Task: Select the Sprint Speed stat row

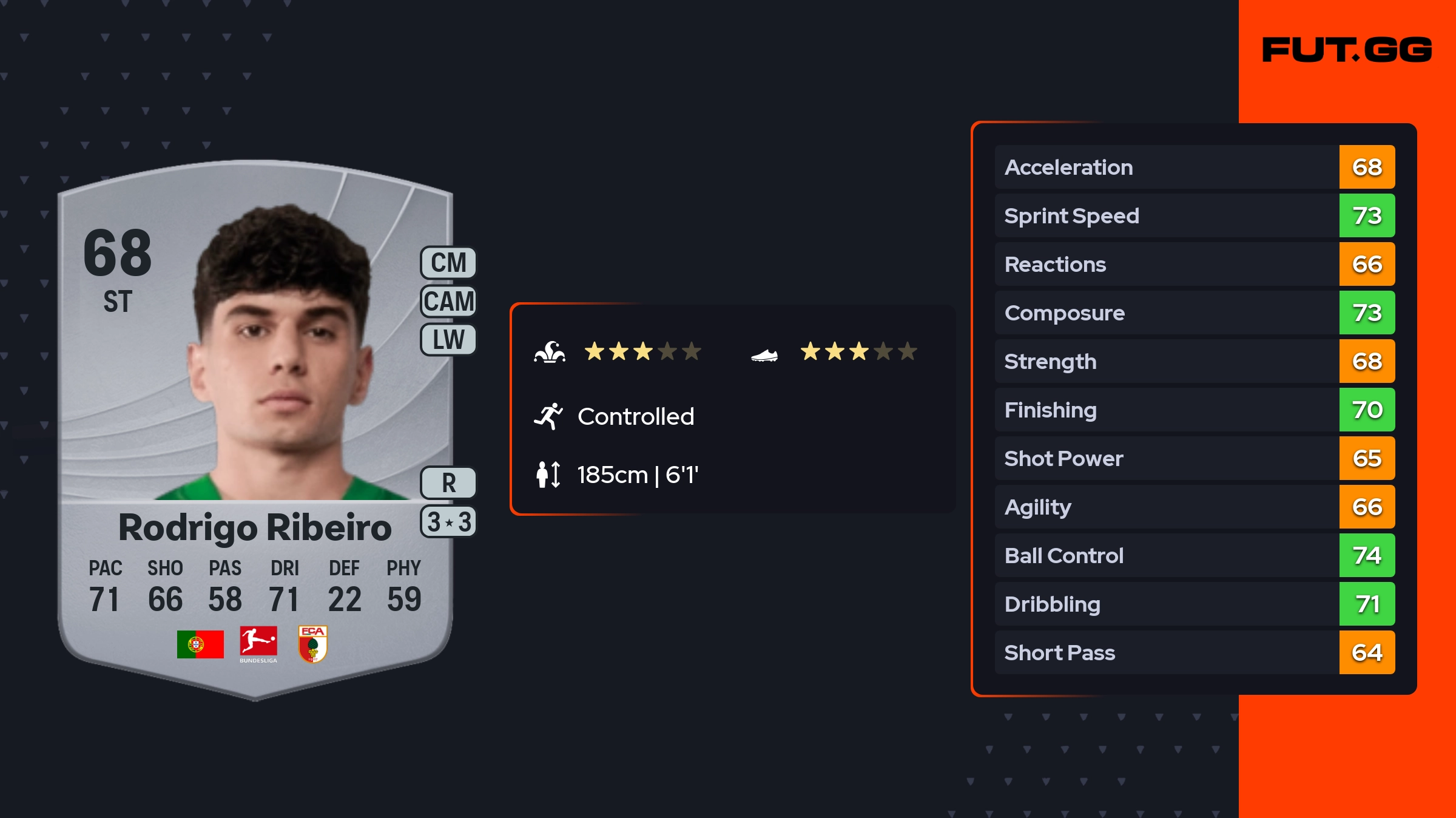Action: pyautogui.click(x=1194, y=215)
